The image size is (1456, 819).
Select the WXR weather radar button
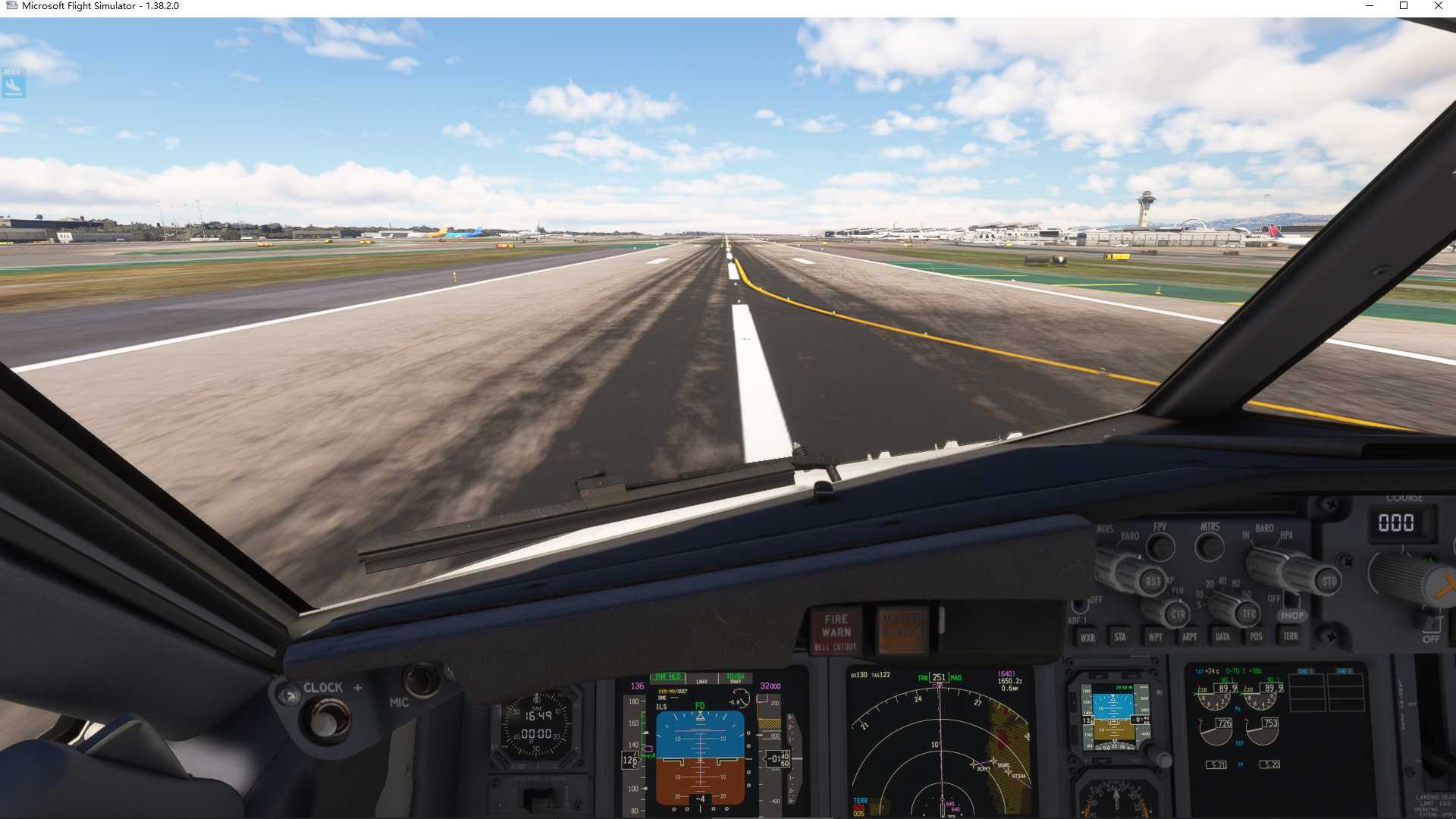(x=1088, y=639)
